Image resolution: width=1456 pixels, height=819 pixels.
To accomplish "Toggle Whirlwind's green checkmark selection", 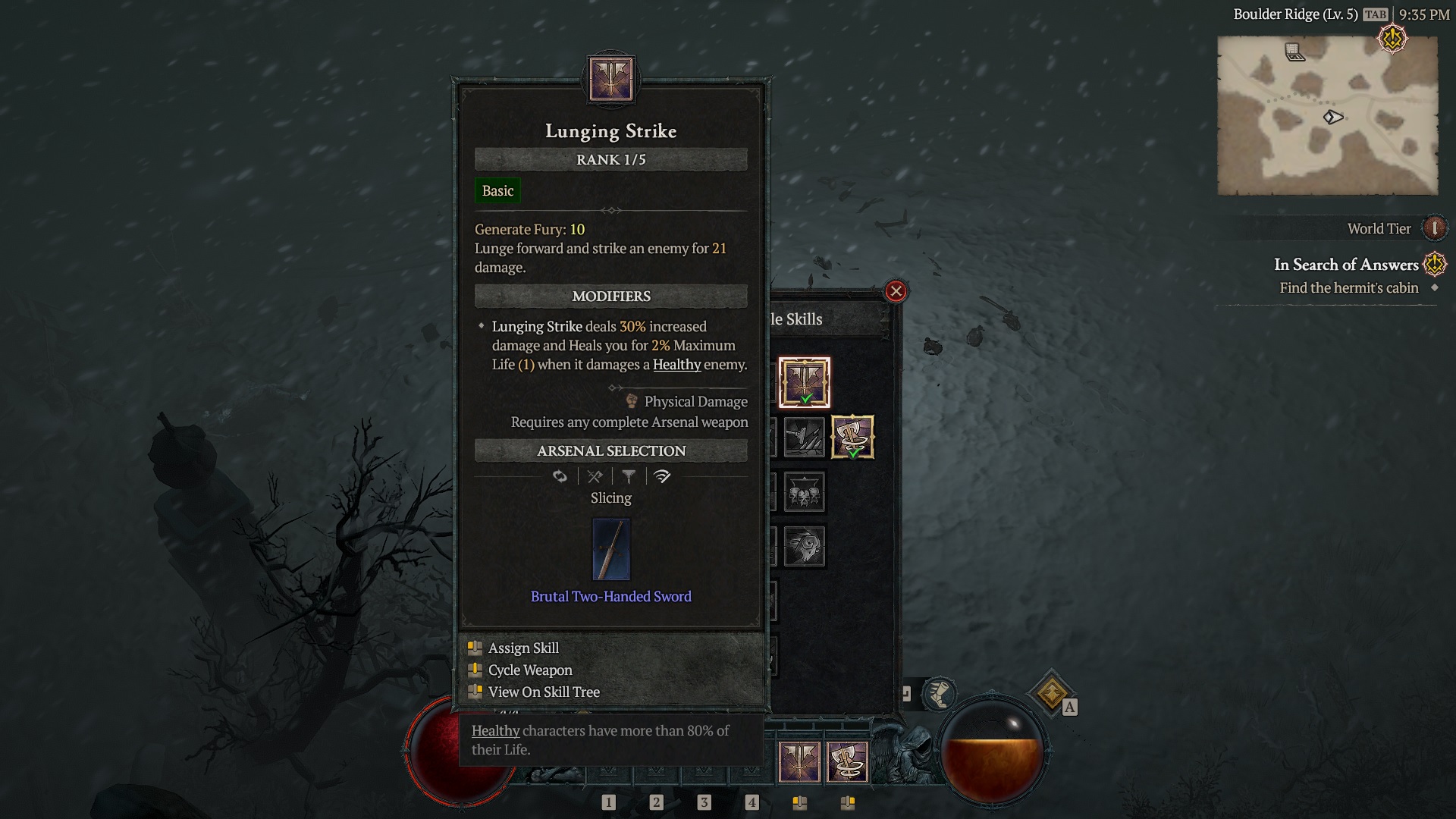I will click(x=854, y=453).
